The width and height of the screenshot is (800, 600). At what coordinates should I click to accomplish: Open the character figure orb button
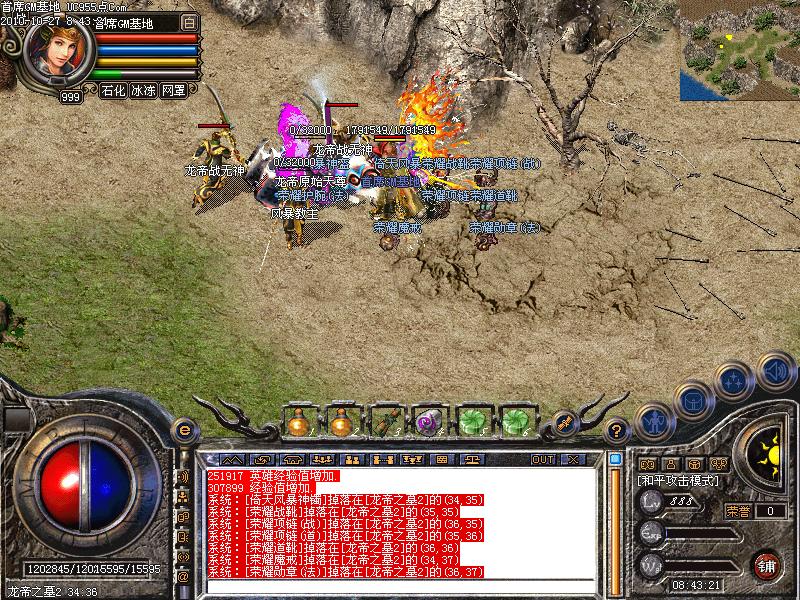[654, 421]
